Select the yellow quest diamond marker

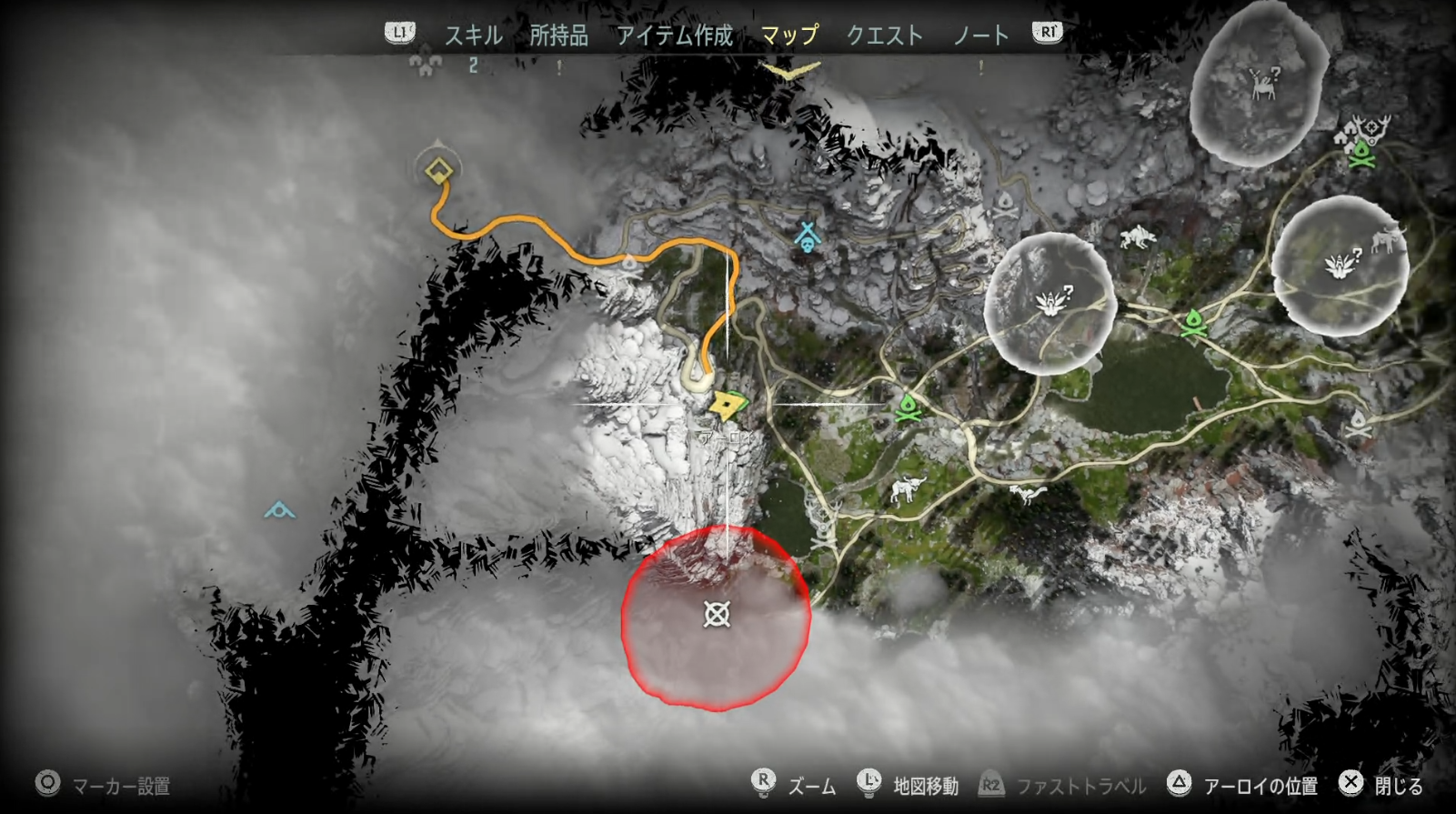coord(437,168)
